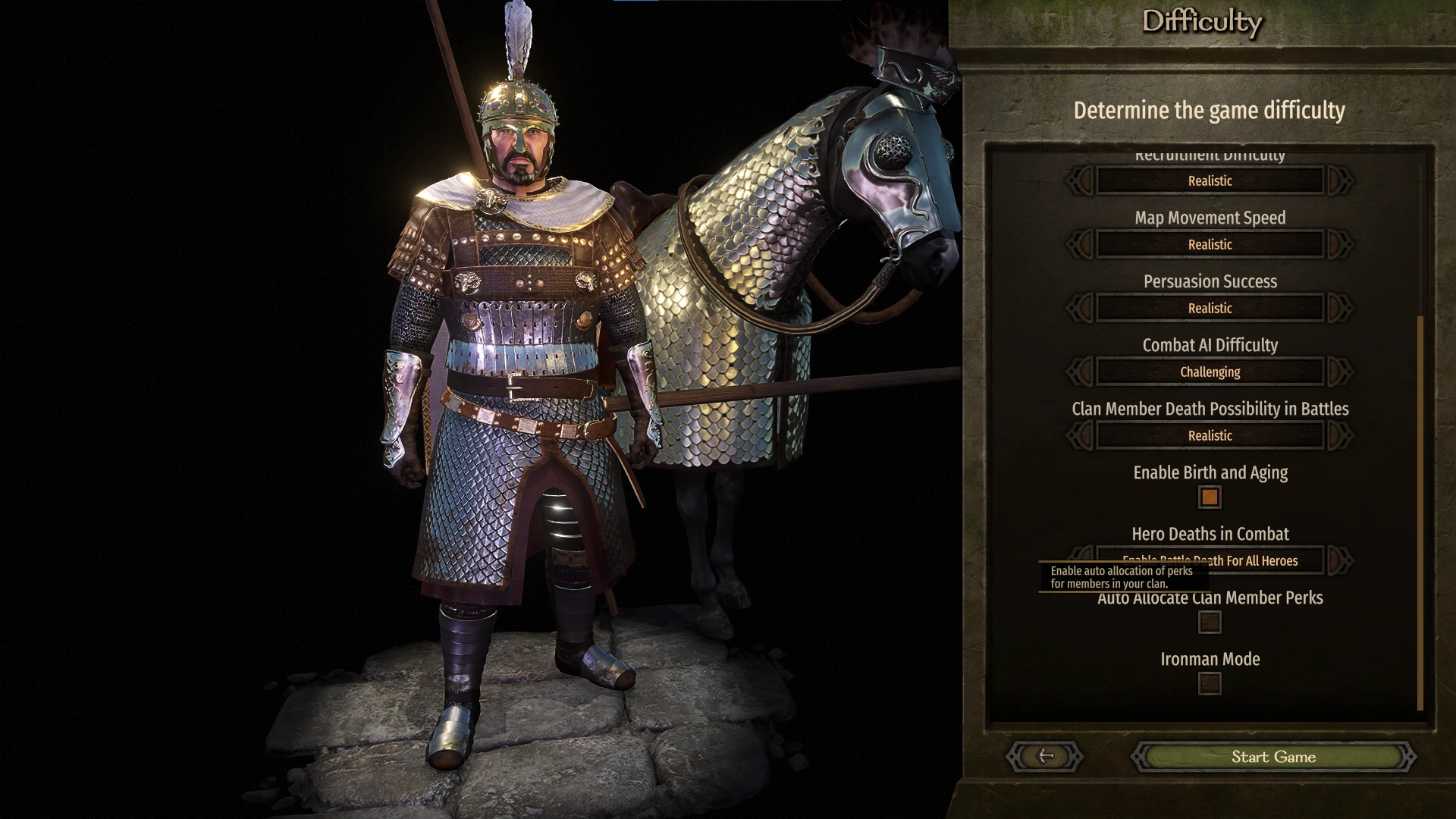Click right arrow to raise Recruitment Difficulty
This screenshot has width=1456, height=819.
(1340, 180)
